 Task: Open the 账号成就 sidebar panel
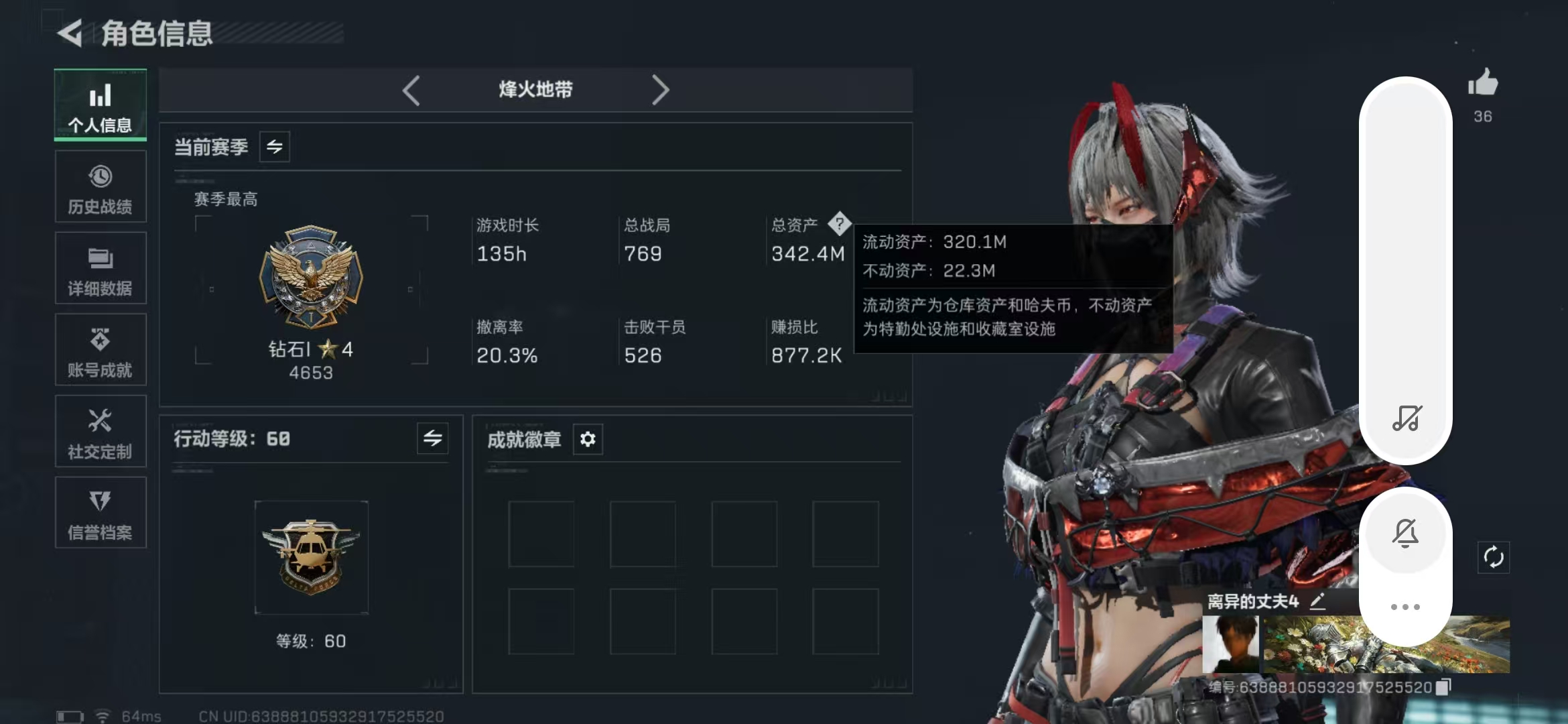(x=101, y=349)
